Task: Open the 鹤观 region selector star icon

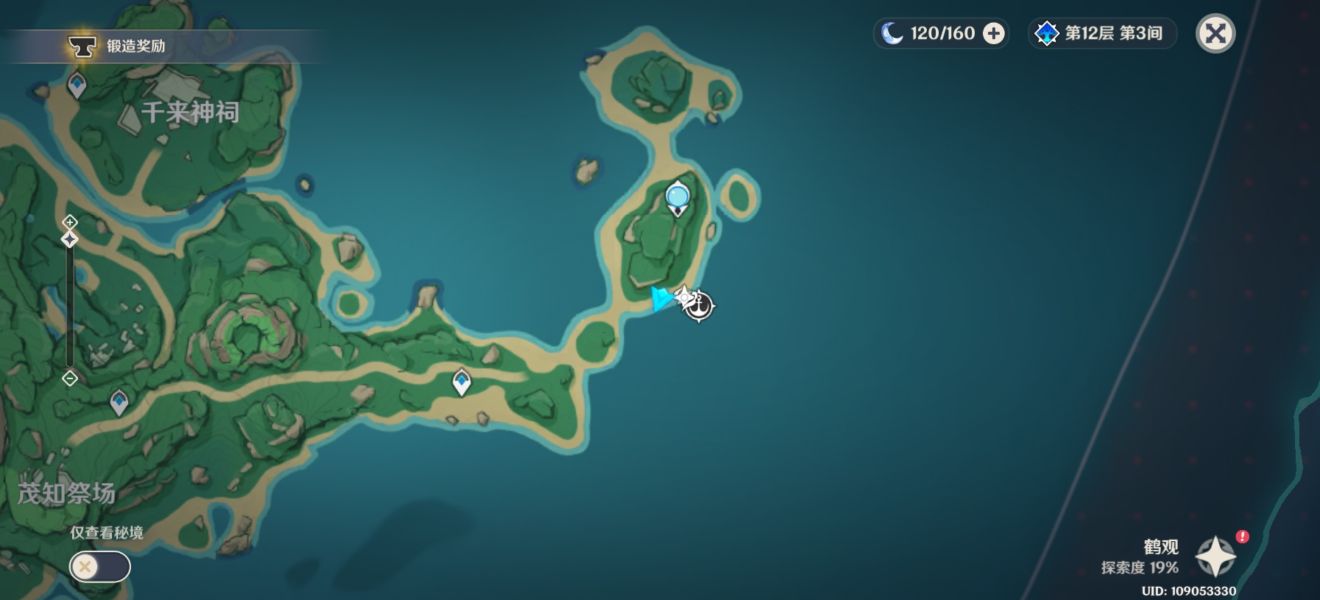Action: 1216,557
